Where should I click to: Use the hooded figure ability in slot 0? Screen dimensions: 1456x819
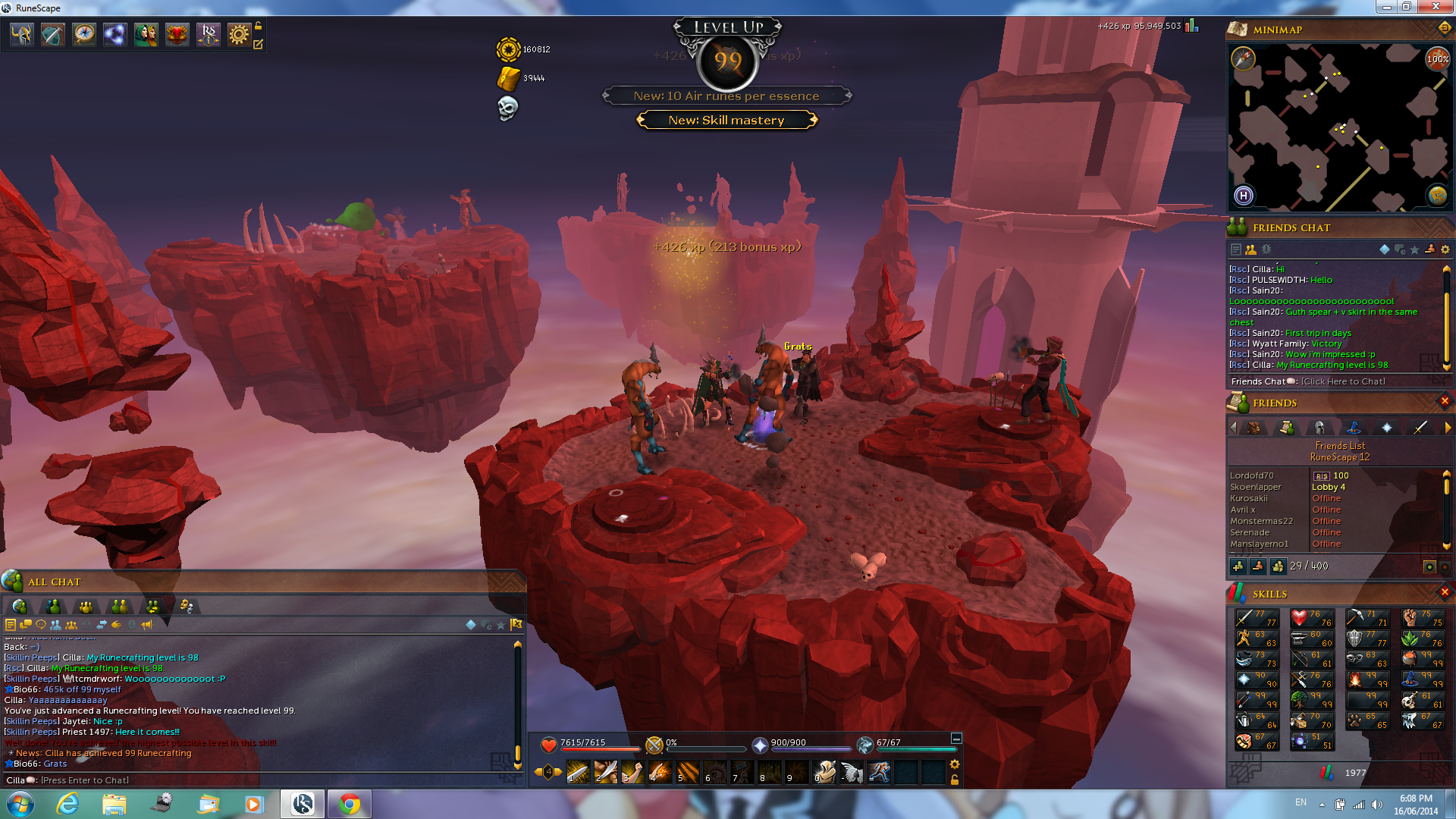(x=824, y=772)
